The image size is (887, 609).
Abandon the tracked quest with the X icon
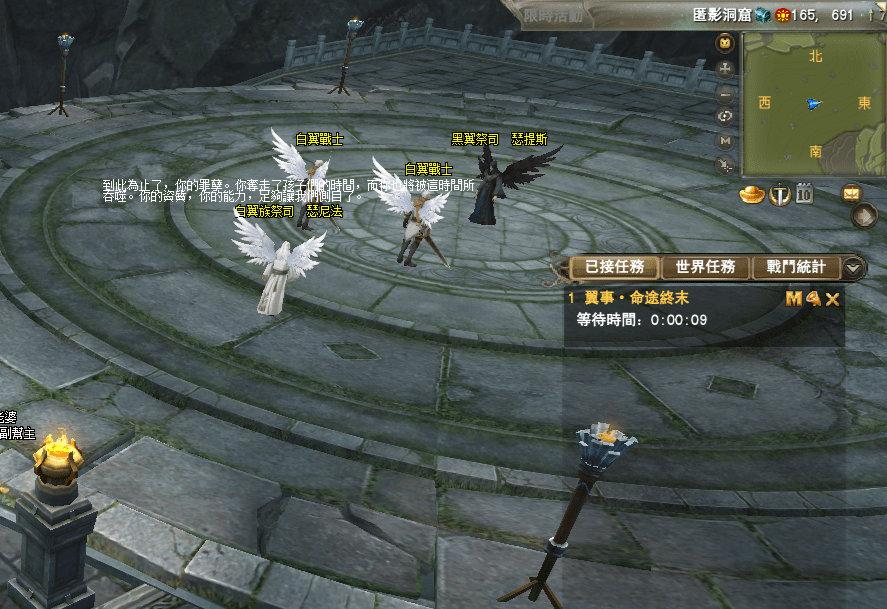point(832,298)
